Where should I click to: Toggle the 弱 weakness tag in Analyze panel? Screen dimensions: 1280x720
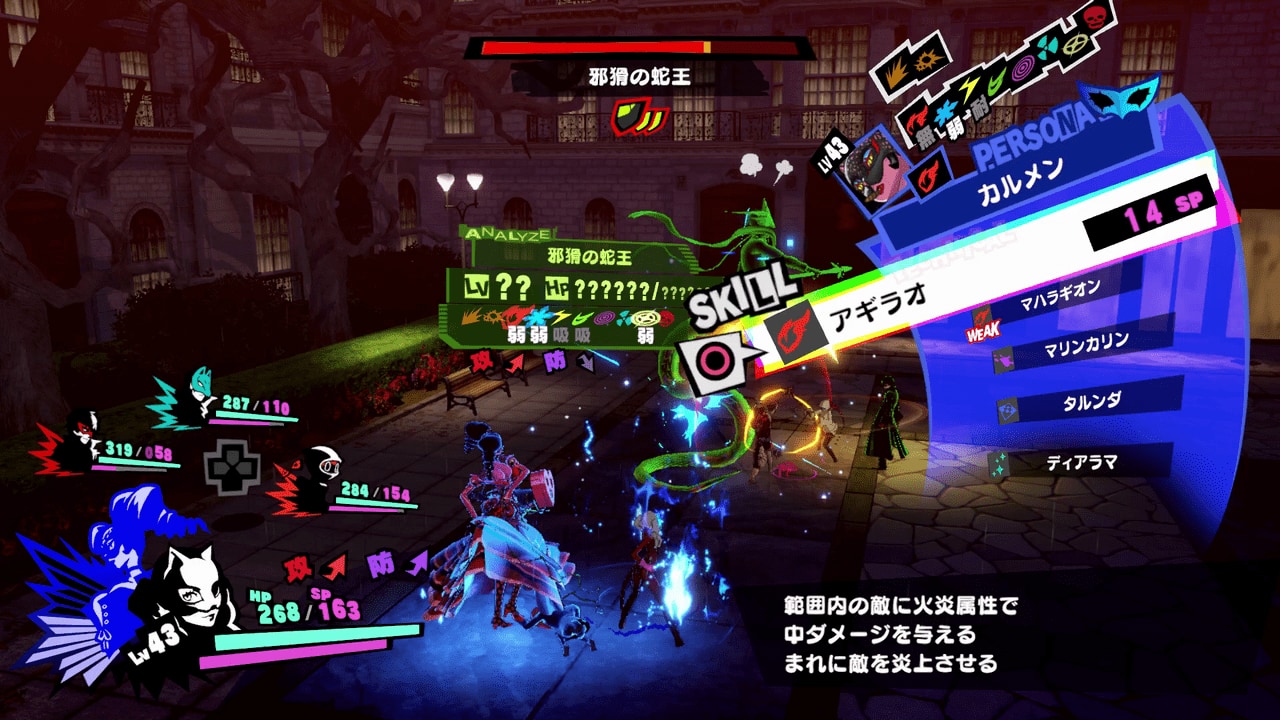pyautogui.click(x=518, y=334)
